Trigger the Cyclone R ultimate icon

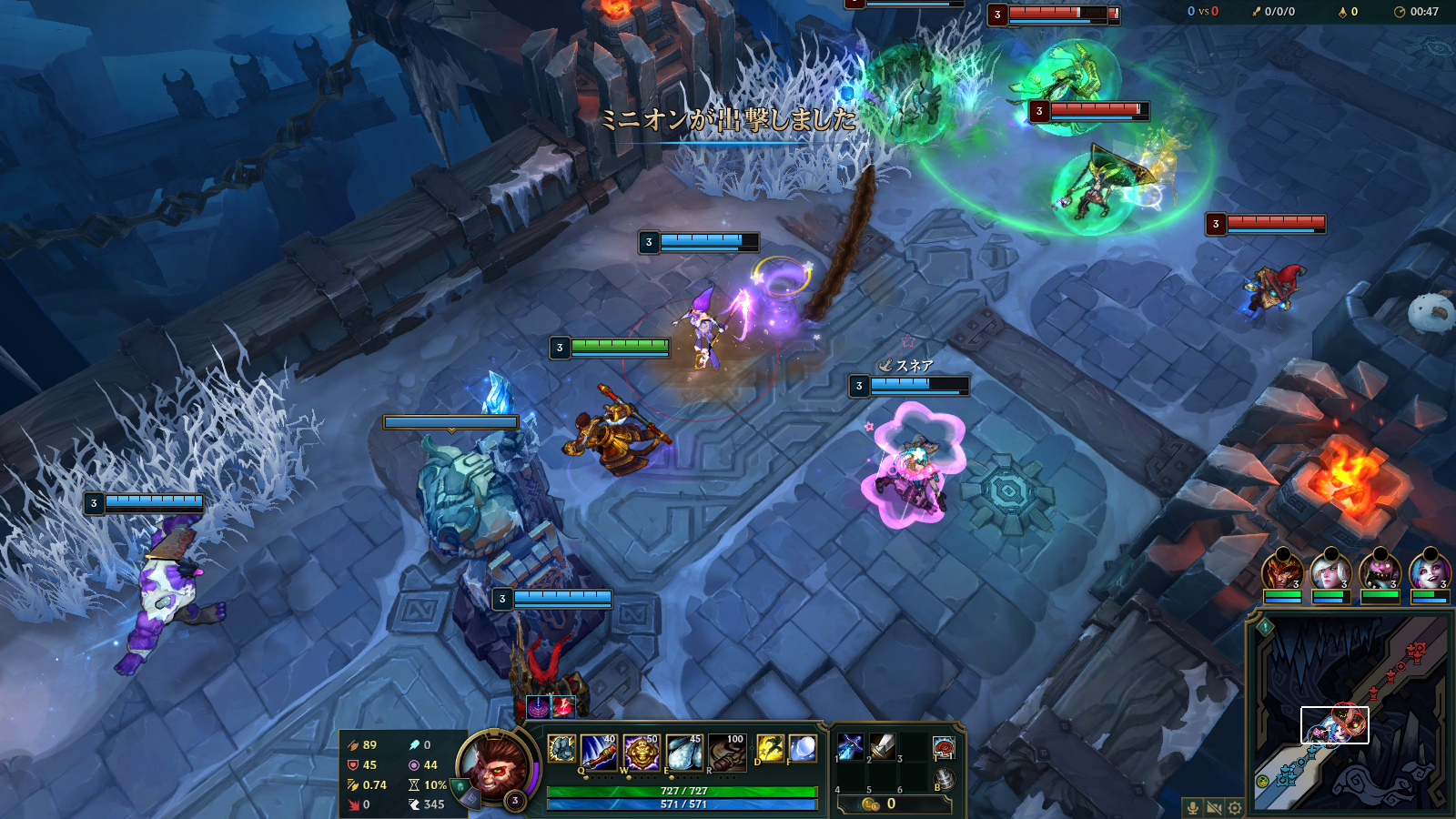[726, 752]
